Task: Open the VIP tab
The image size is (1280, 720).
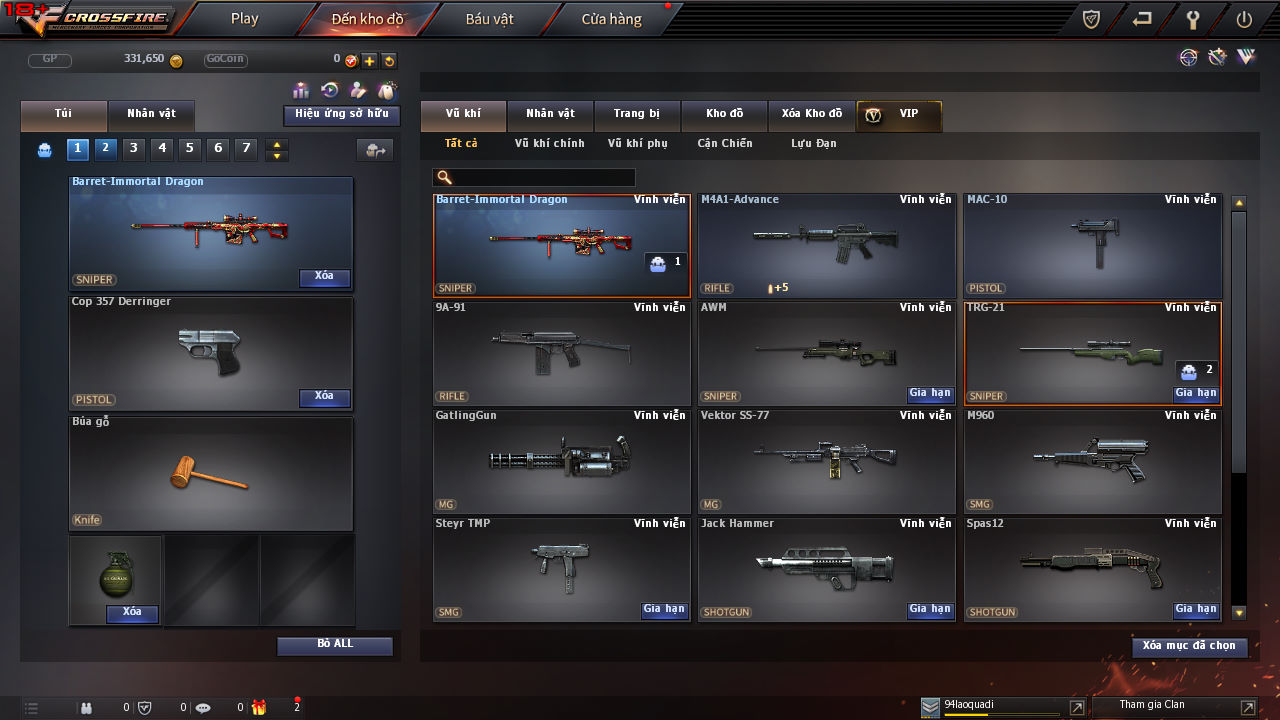Action: (x=899, y=114)
